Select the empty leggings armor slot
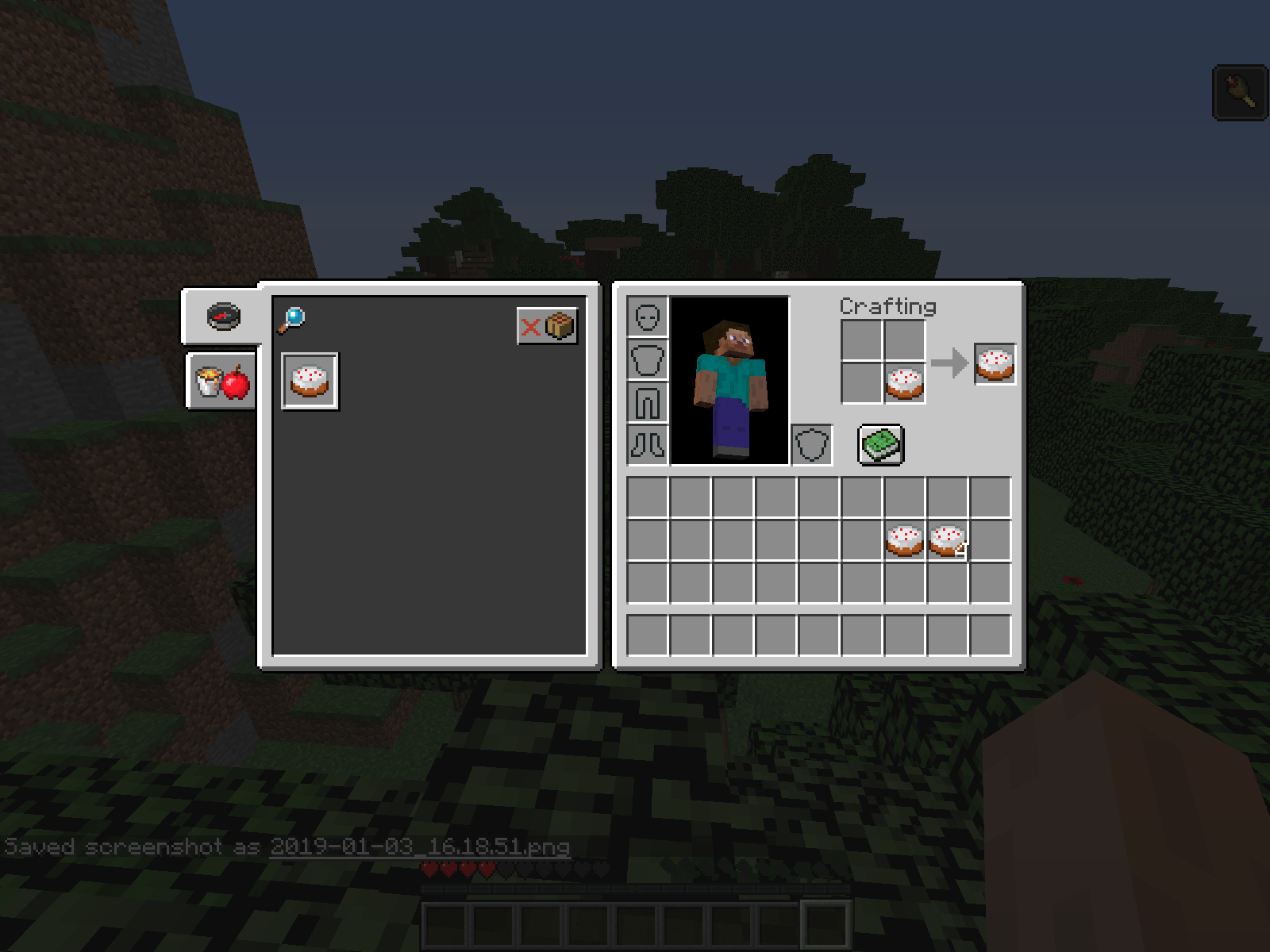1270x952 pixels. pos(648,402)
